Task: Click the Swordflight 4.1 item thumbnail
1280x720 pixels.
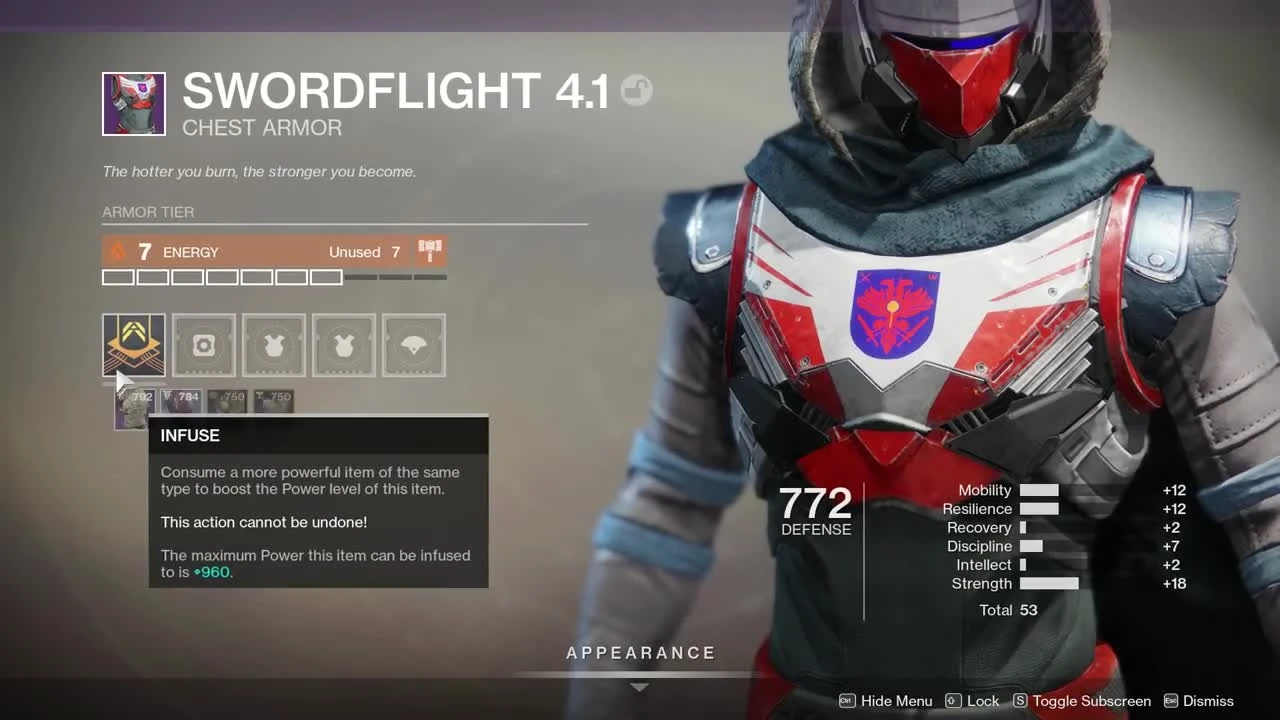Action: [133, 103]
